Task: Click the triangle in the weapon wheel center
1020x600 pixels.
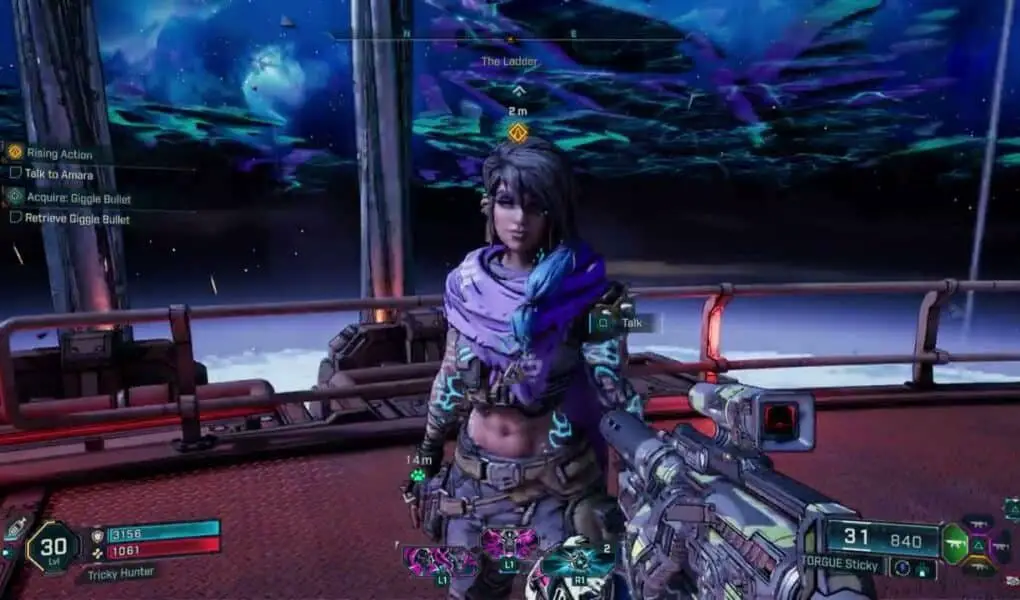Action: (x=978, y=544)
